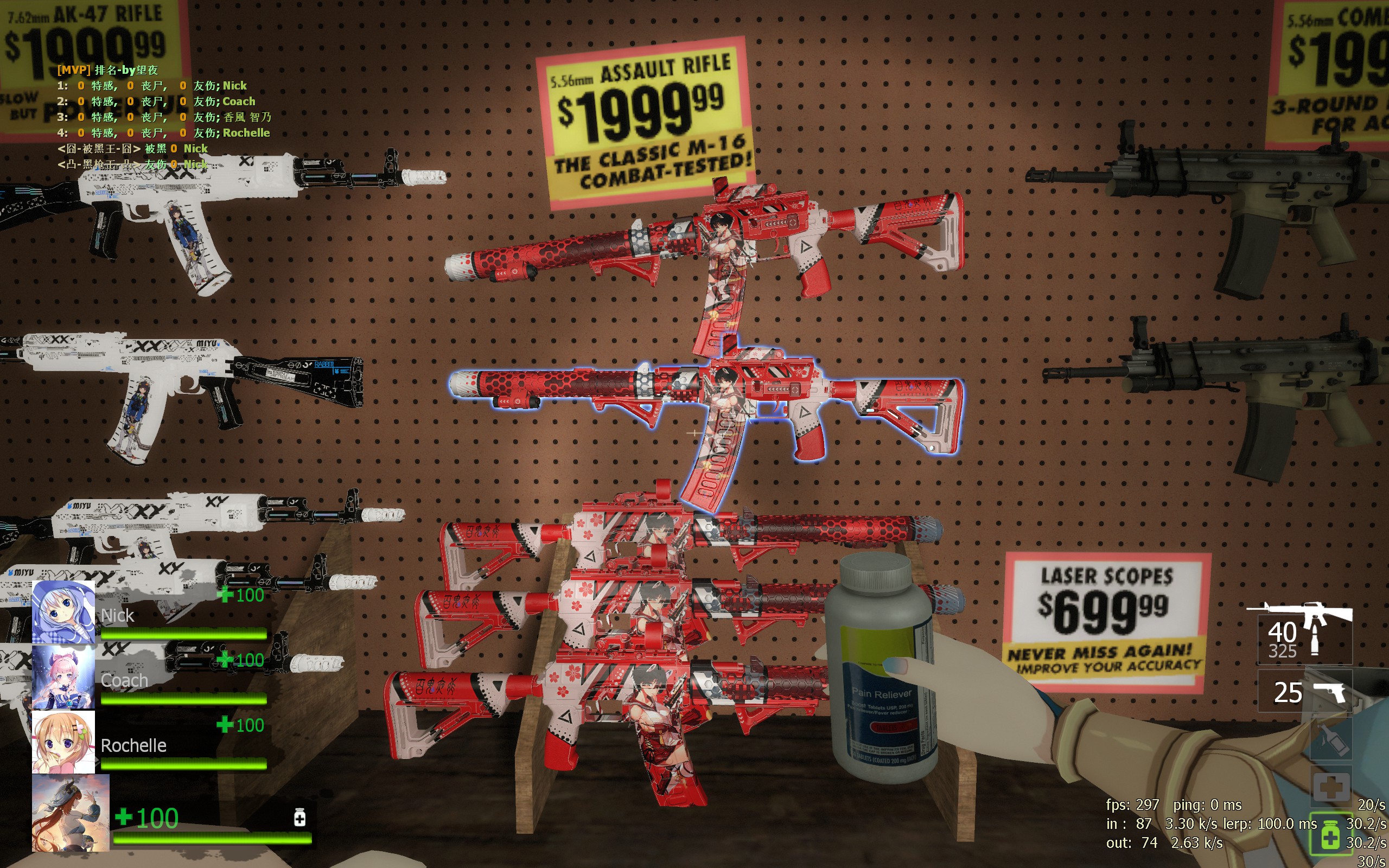This screenshot has height=868, width=1389.
Task: Select the highlighted pain pills slot
Action: pos(1329,834)
